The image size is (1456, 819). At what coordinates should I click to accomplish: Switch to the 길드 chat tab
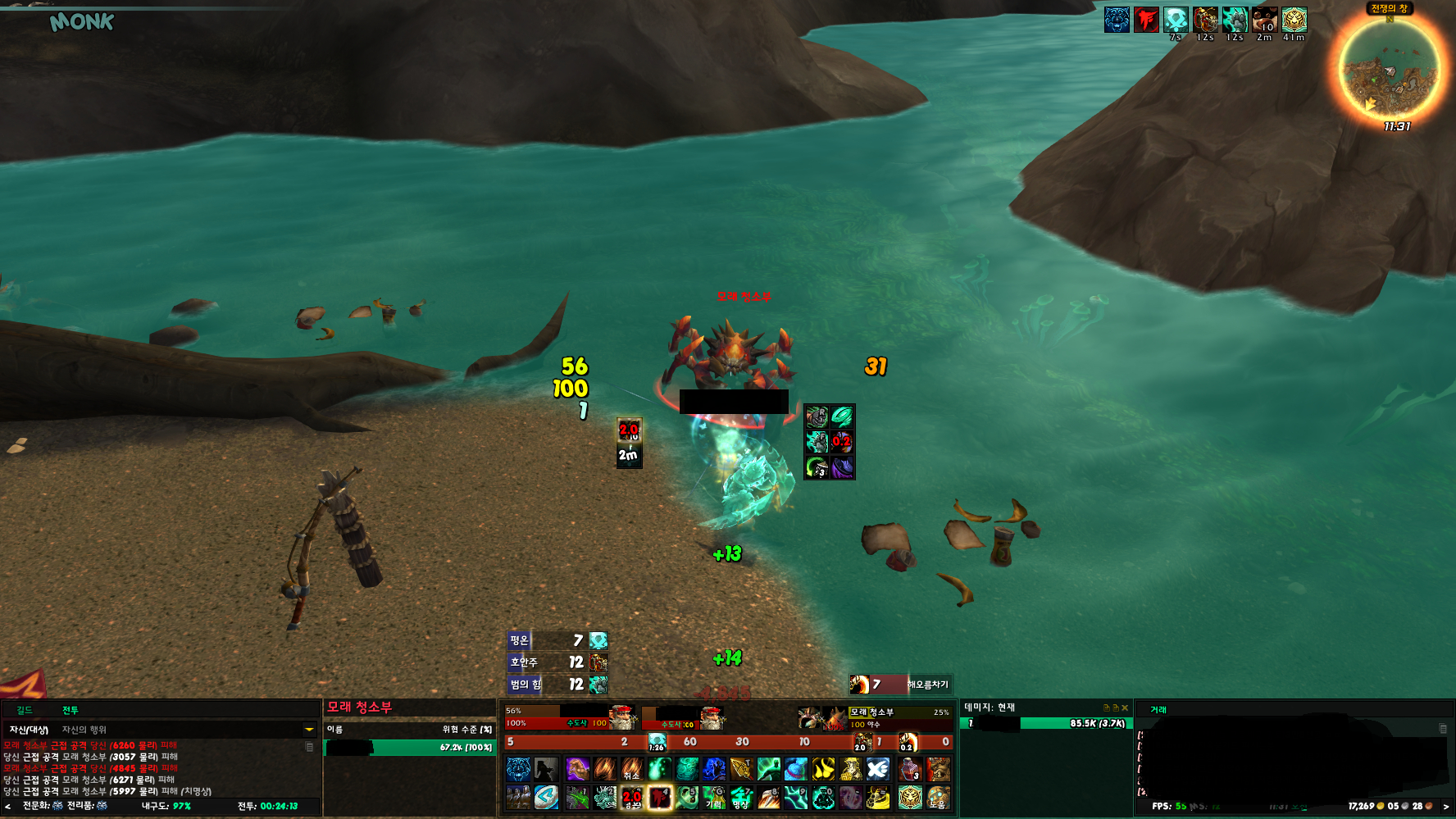coord(25,710)
